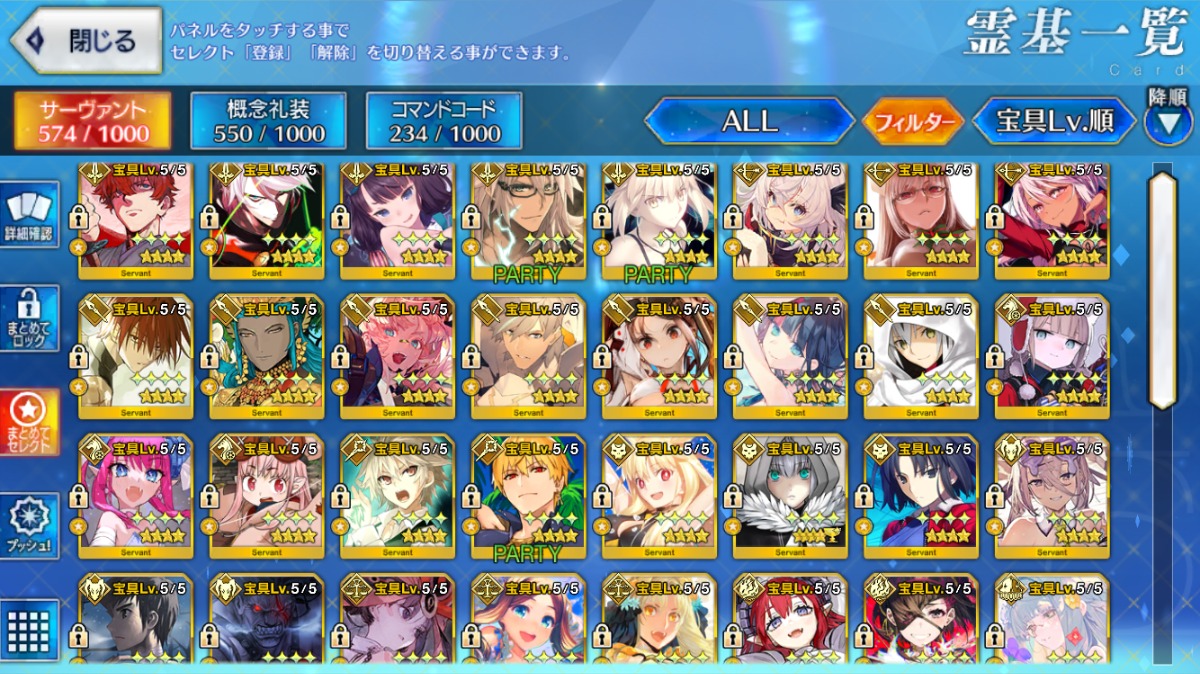Select the blonde Gilgamesh servant card marked PARTY
The height and width of the screenshot is (674, 1200).
528,495
